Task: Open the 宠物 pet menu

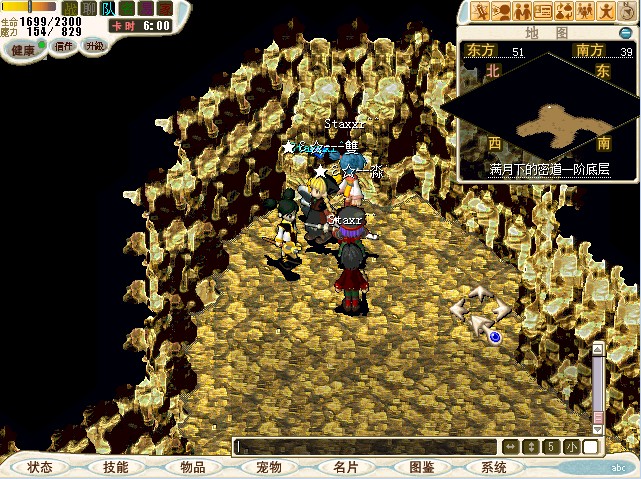Action: [268, 467]
